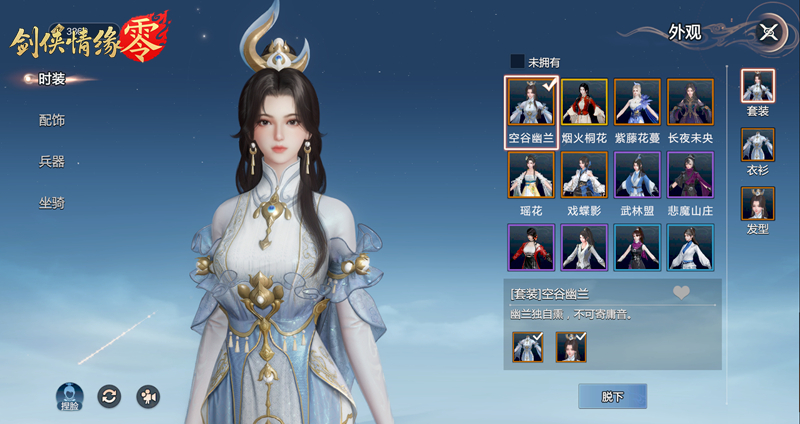Select the 悲魔山庄 outfit

(x=690, y=175)
